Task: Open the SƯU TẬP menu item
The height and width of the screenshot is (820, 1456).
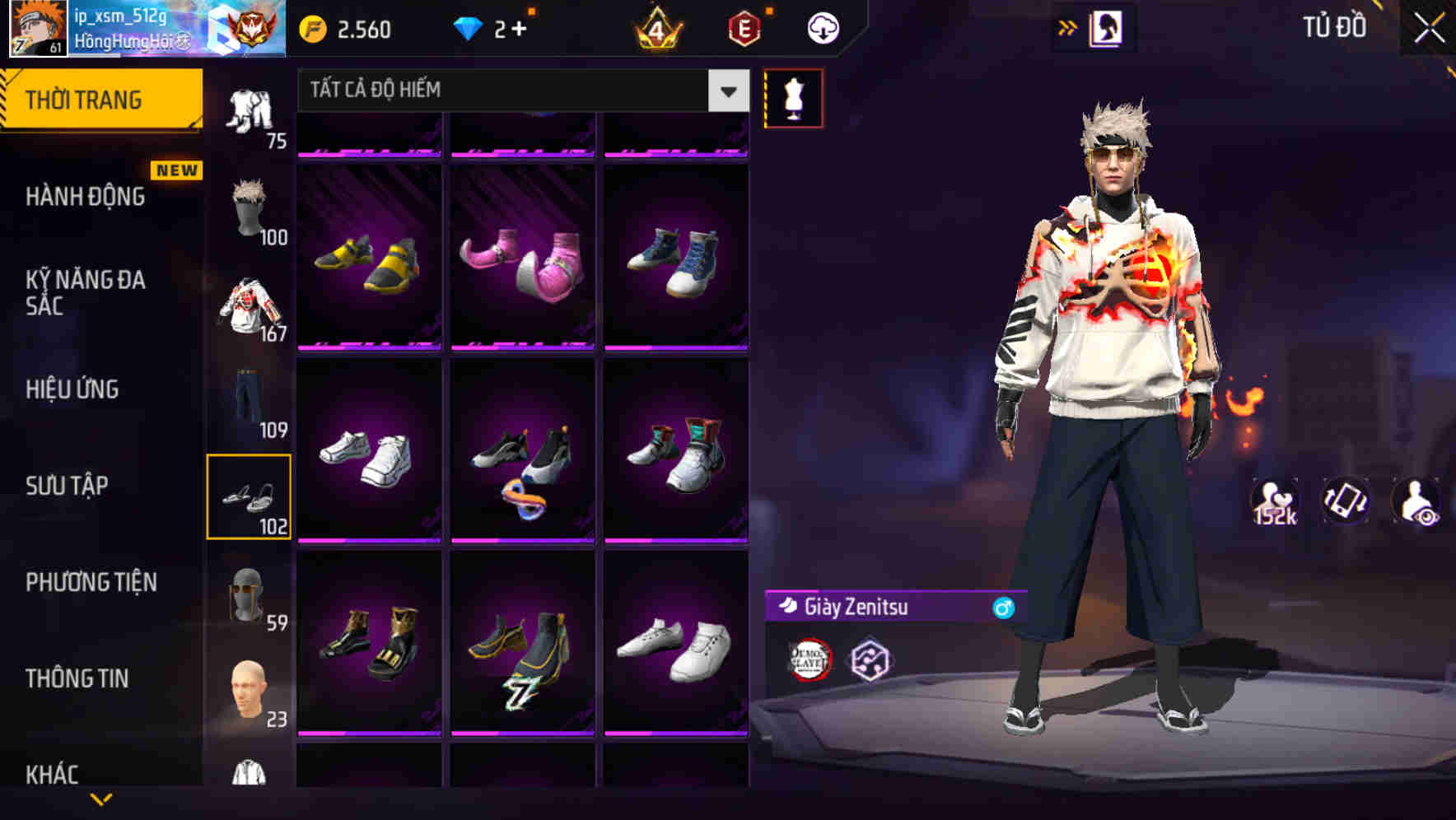Action: [x=67, y=486]
